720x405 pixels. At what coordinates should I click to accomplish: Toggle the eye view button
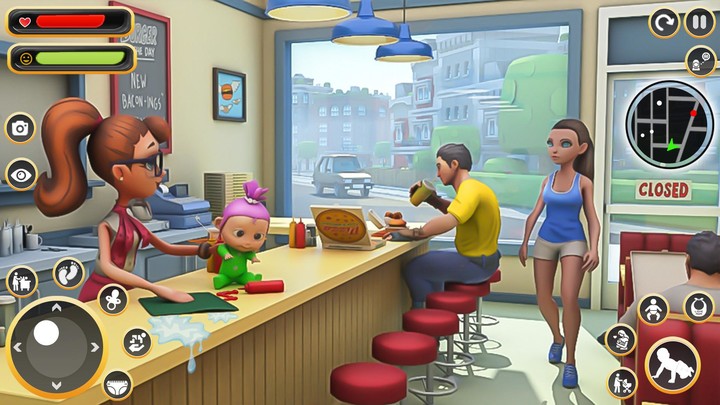click(20, 174)
